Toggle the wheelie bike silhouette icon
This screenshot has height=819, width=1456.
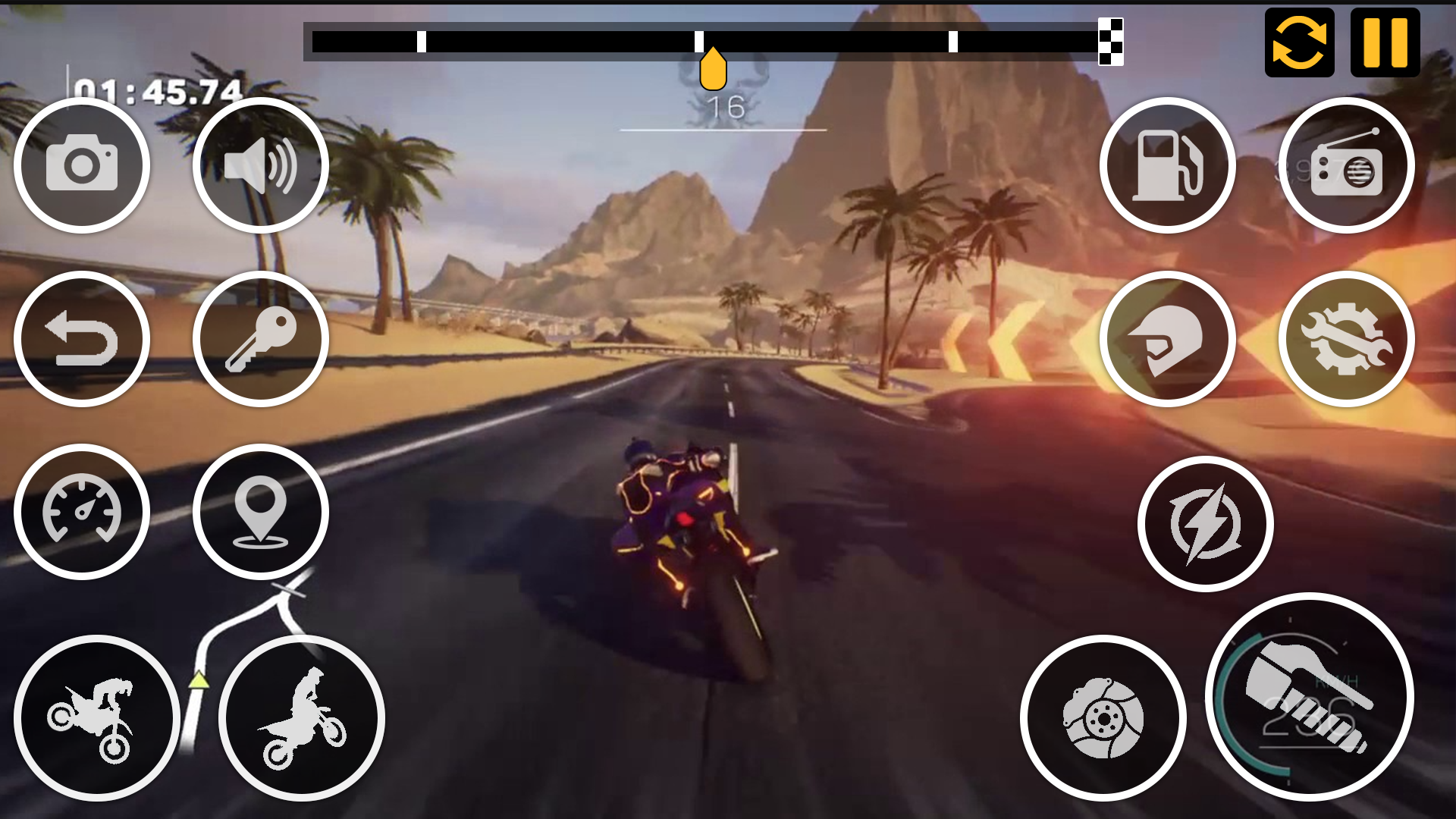(102, 717)
